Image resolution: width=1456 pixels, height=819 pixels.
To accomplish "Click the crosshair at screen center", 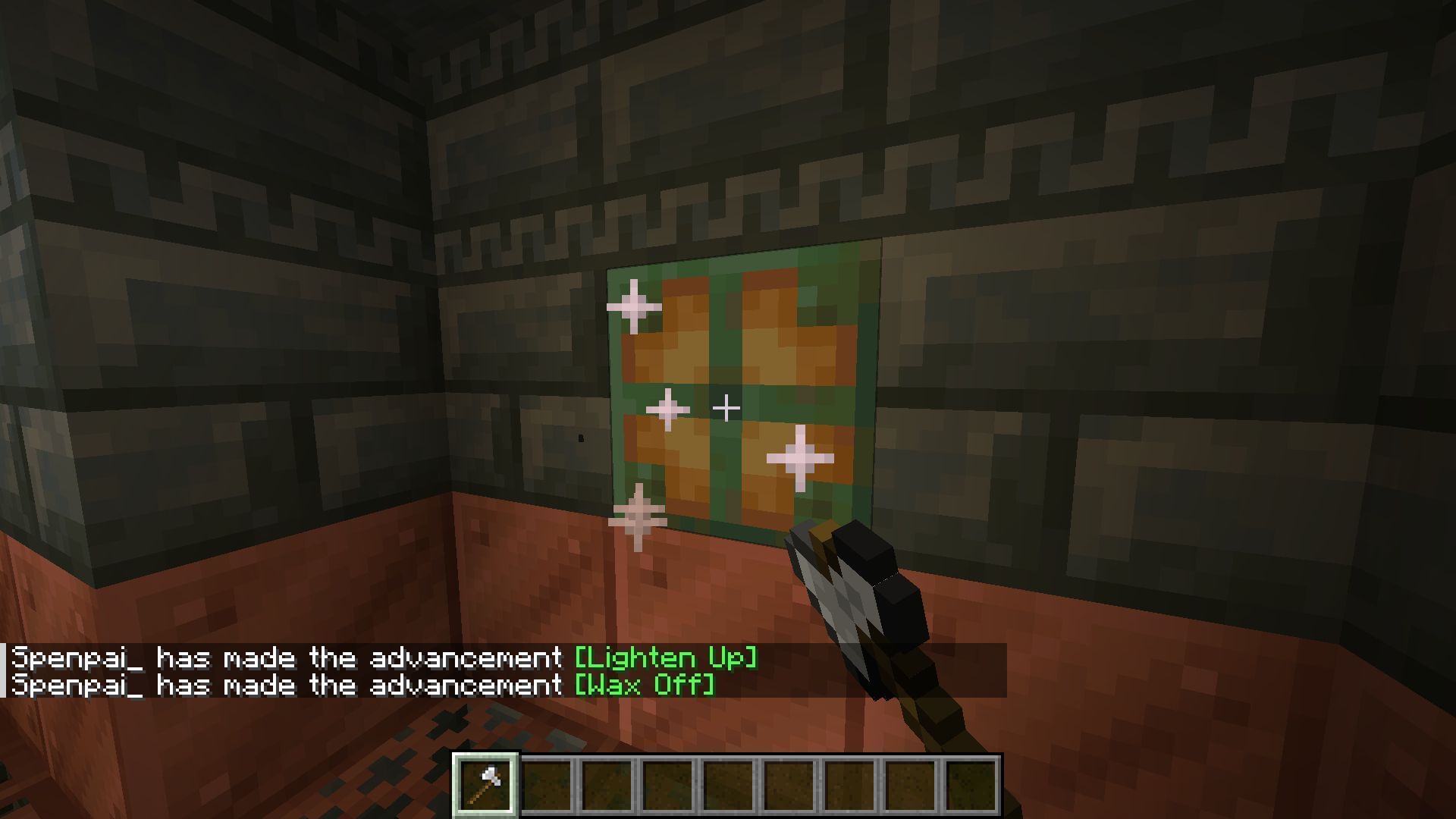I will [726, 407].
